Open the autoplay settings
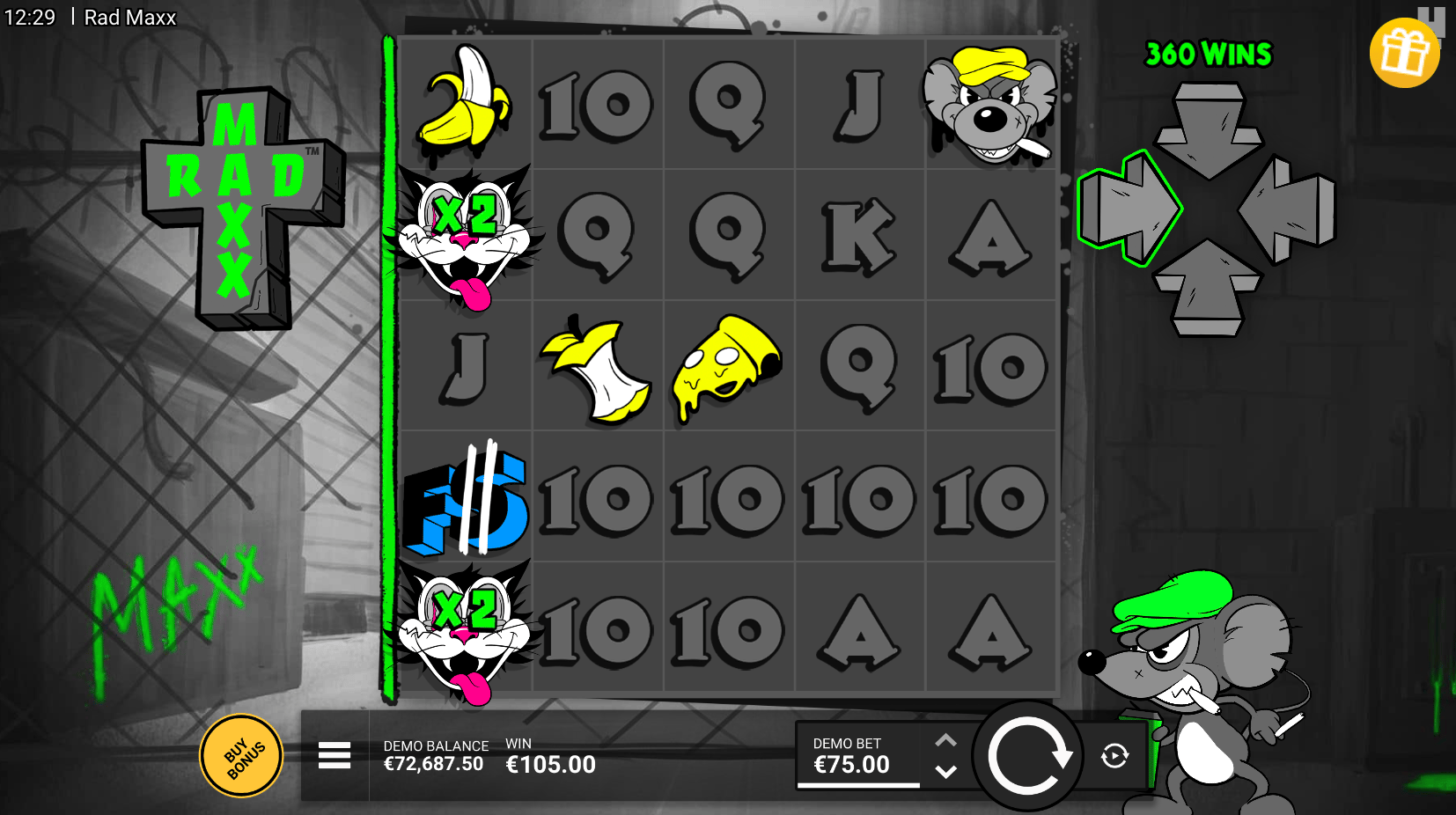The image size is (1456, 815). click(x=1114, y=756)
